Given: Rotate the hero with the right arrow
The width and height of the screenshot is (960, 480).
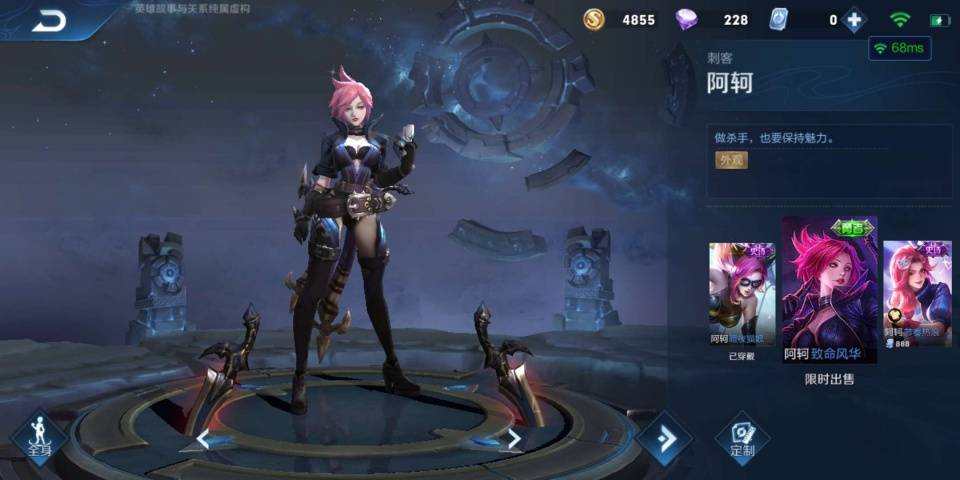Looking at the screenshot, I should tap(514, 438).
